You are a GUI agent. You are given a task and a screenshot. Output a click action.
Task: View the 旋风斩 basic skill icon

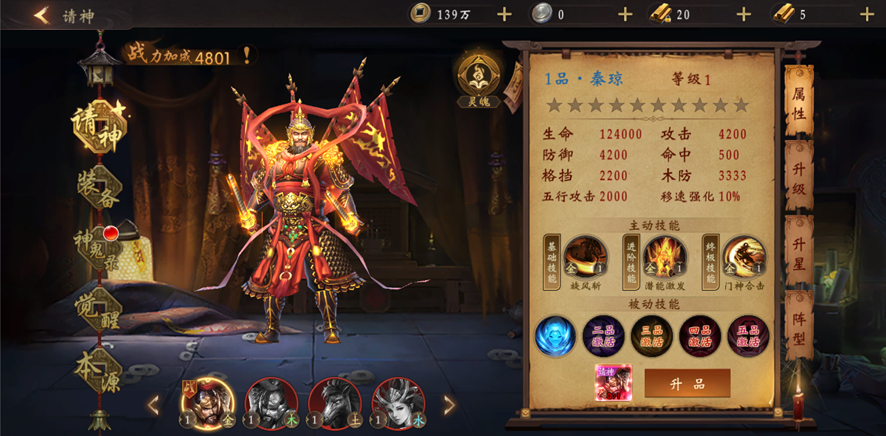585,257
